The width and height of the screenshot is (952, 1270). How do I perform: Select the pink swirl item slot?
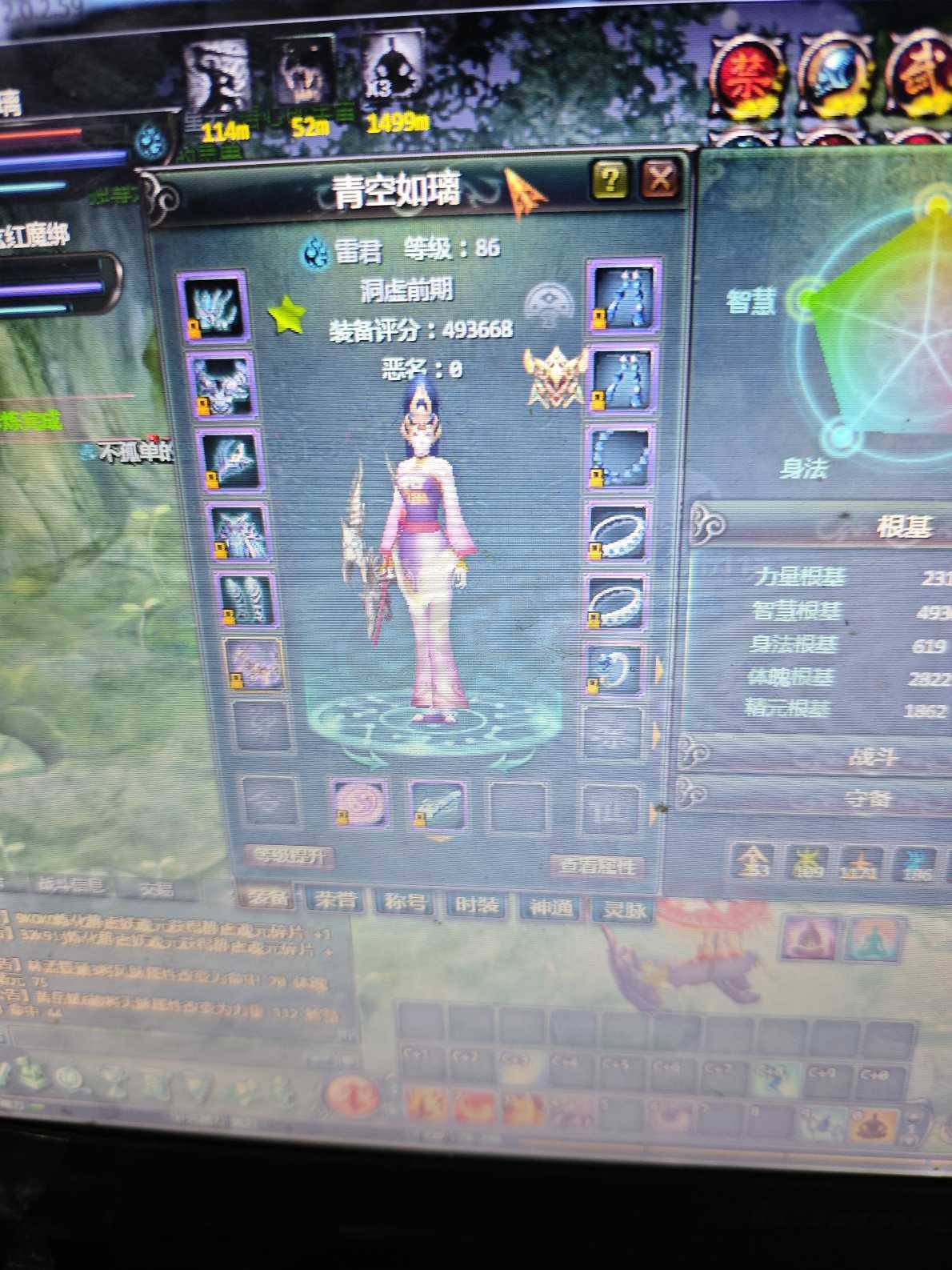358,804
